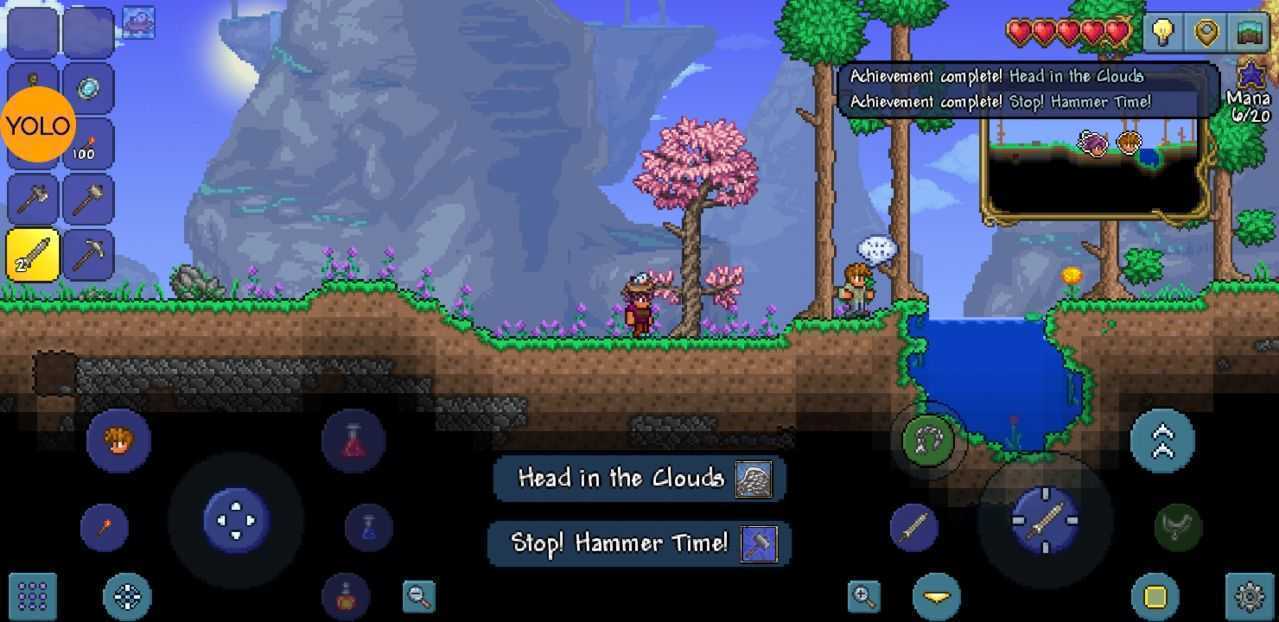
Task: Fire the grappling hook button
Action: (x=928, y=440)
